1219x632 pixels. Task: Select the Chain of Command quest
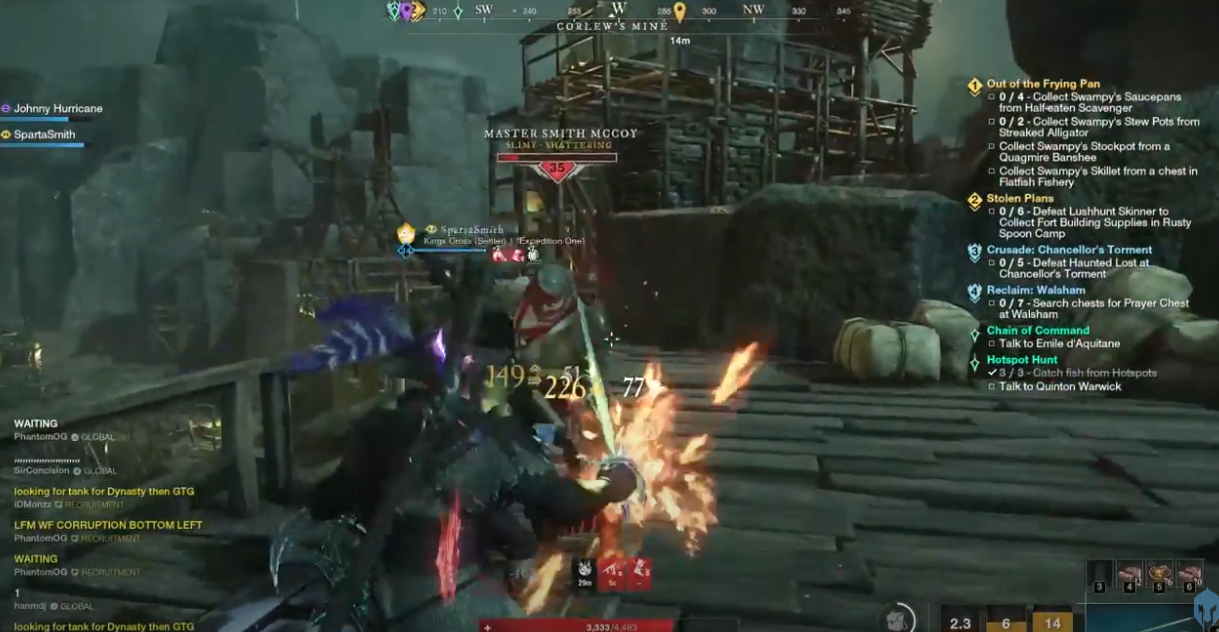1037,331
